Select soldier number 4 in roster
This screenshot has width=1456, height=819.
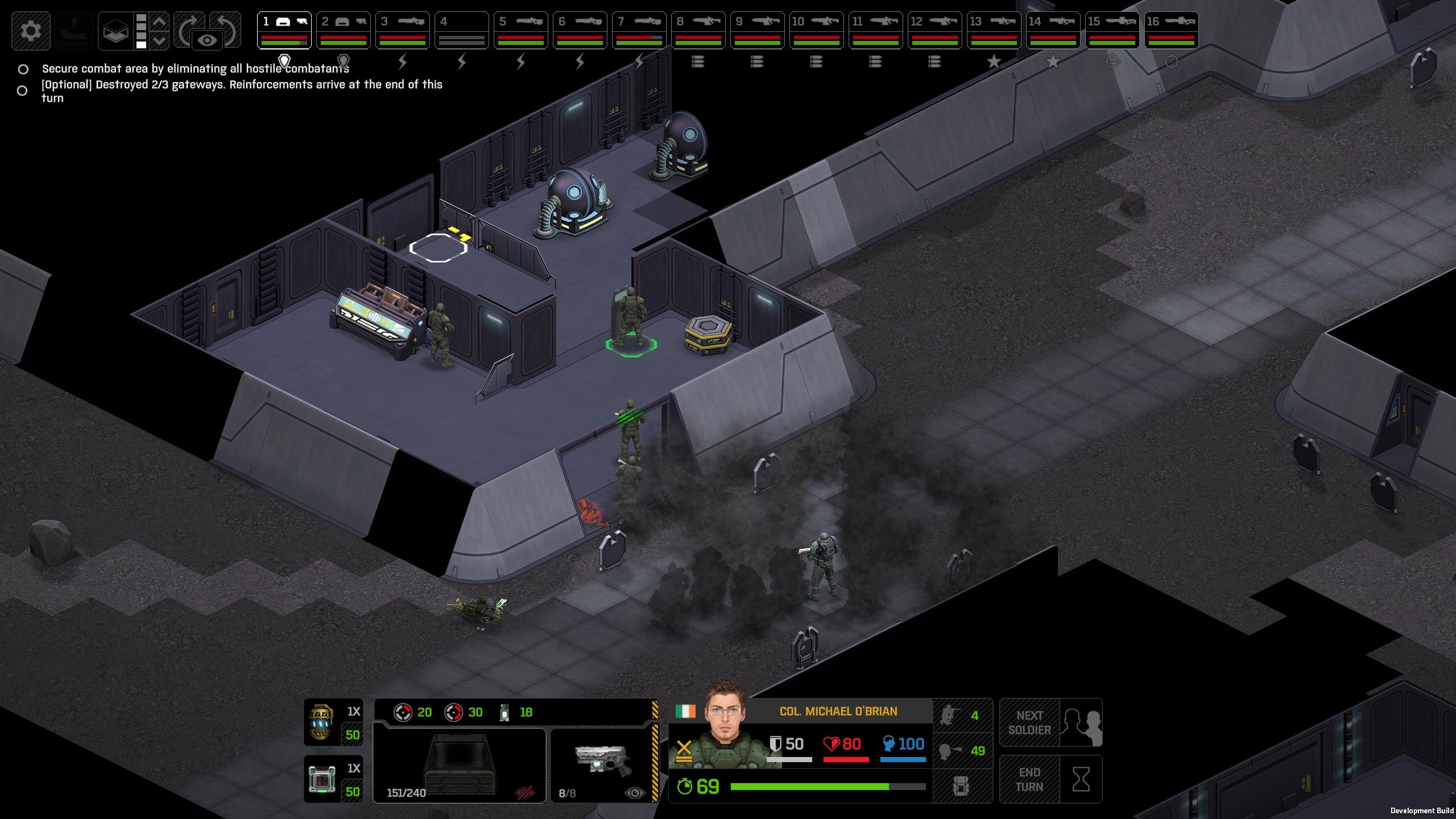coord(461,30)
